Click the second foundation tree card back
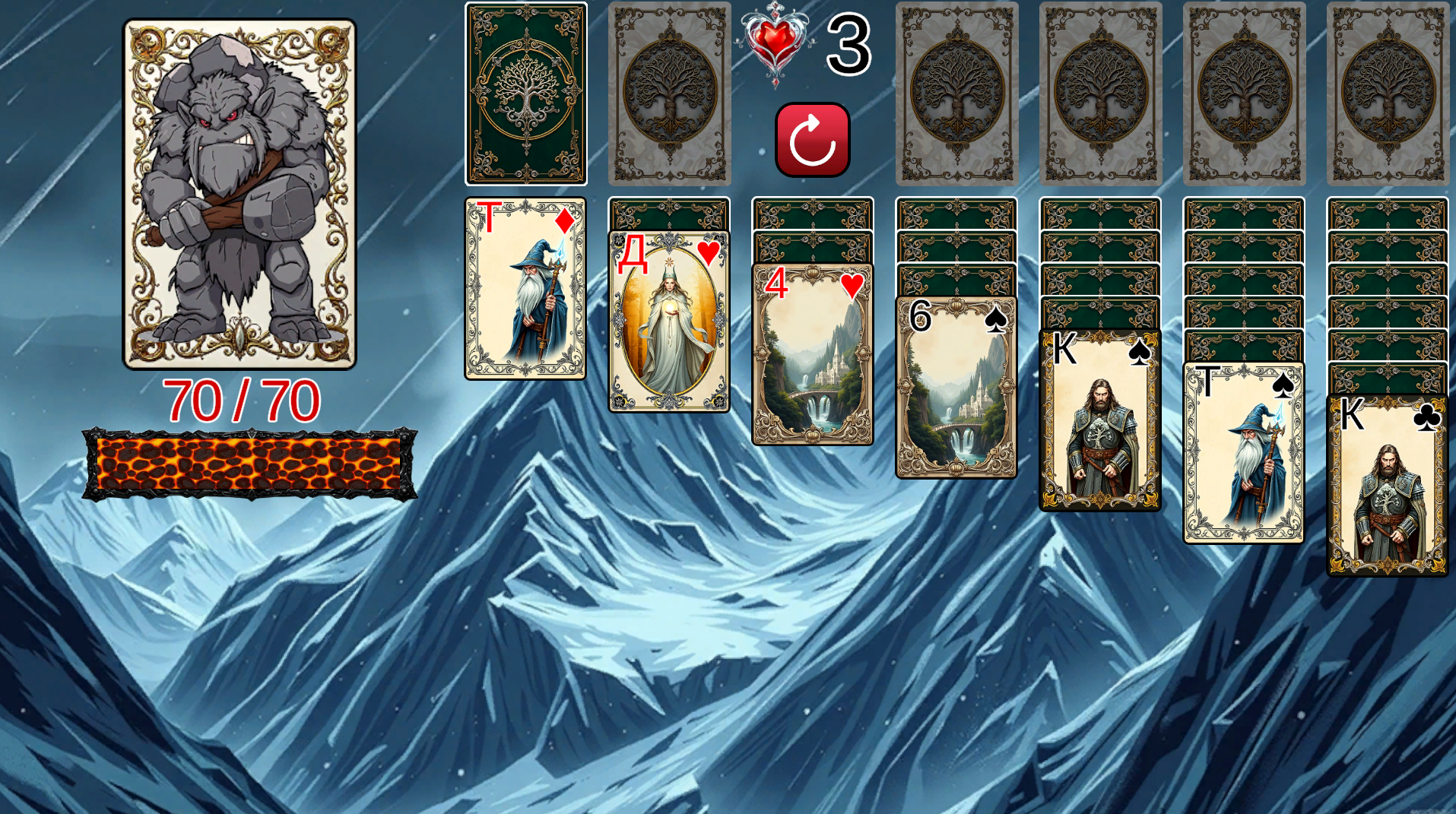1456x814 pixels. [1100, 94]
